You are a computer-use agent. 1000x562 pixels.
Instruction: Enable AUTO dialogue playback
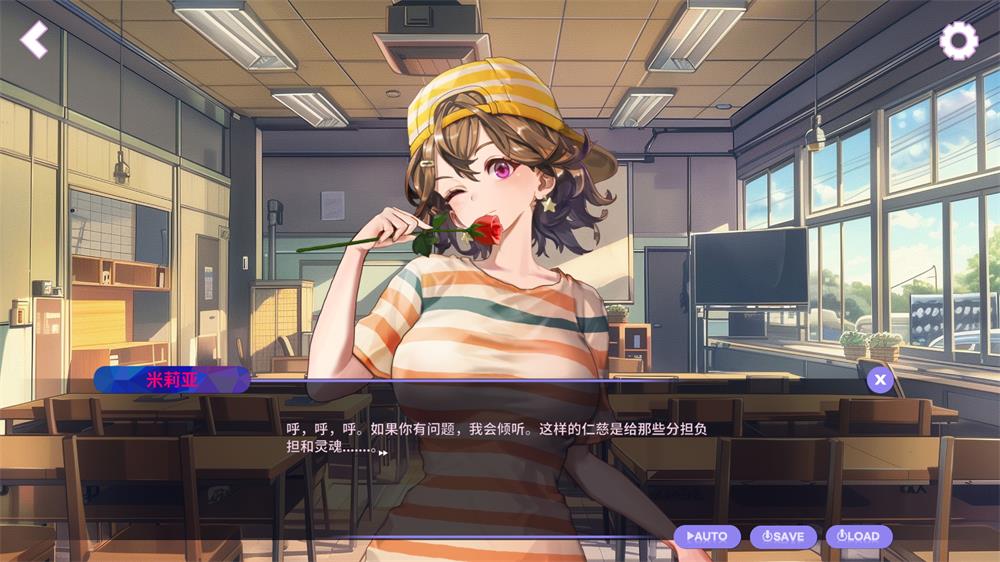coord(707,536)
